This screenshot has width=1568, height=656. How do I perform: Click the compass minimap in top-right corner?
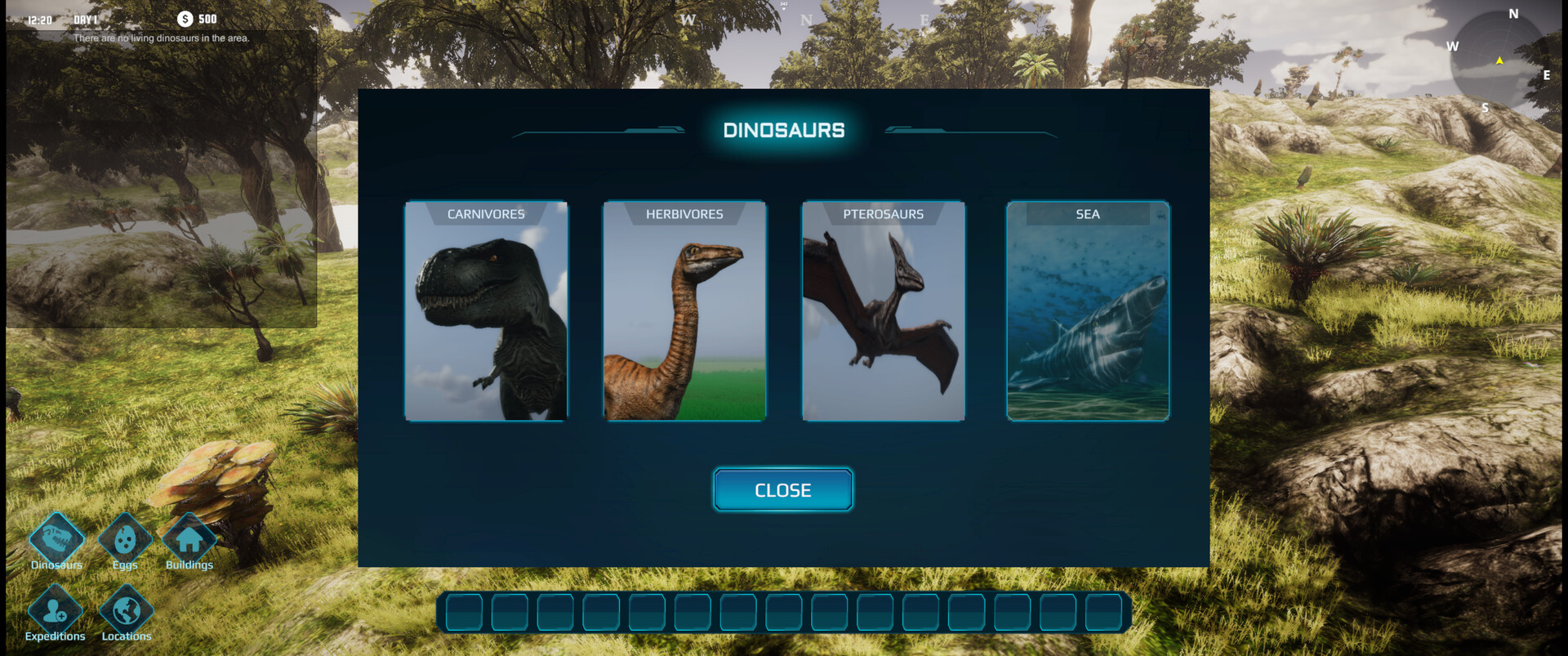point(1500,60)
